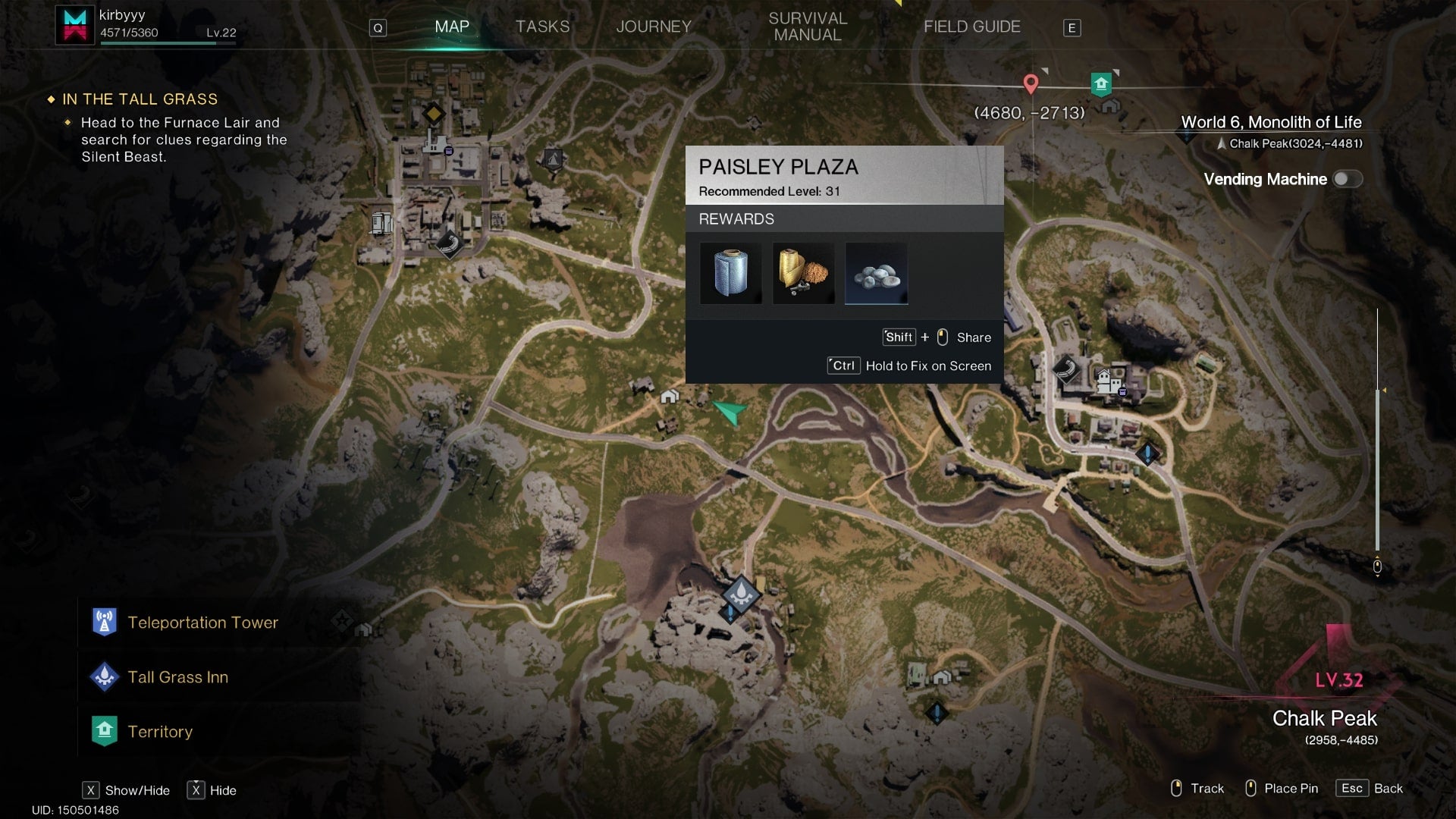Select the green territory house marker
The width and height of the screenshot is (1456, 819).
pyautogui.click(x=1101, y=83)
